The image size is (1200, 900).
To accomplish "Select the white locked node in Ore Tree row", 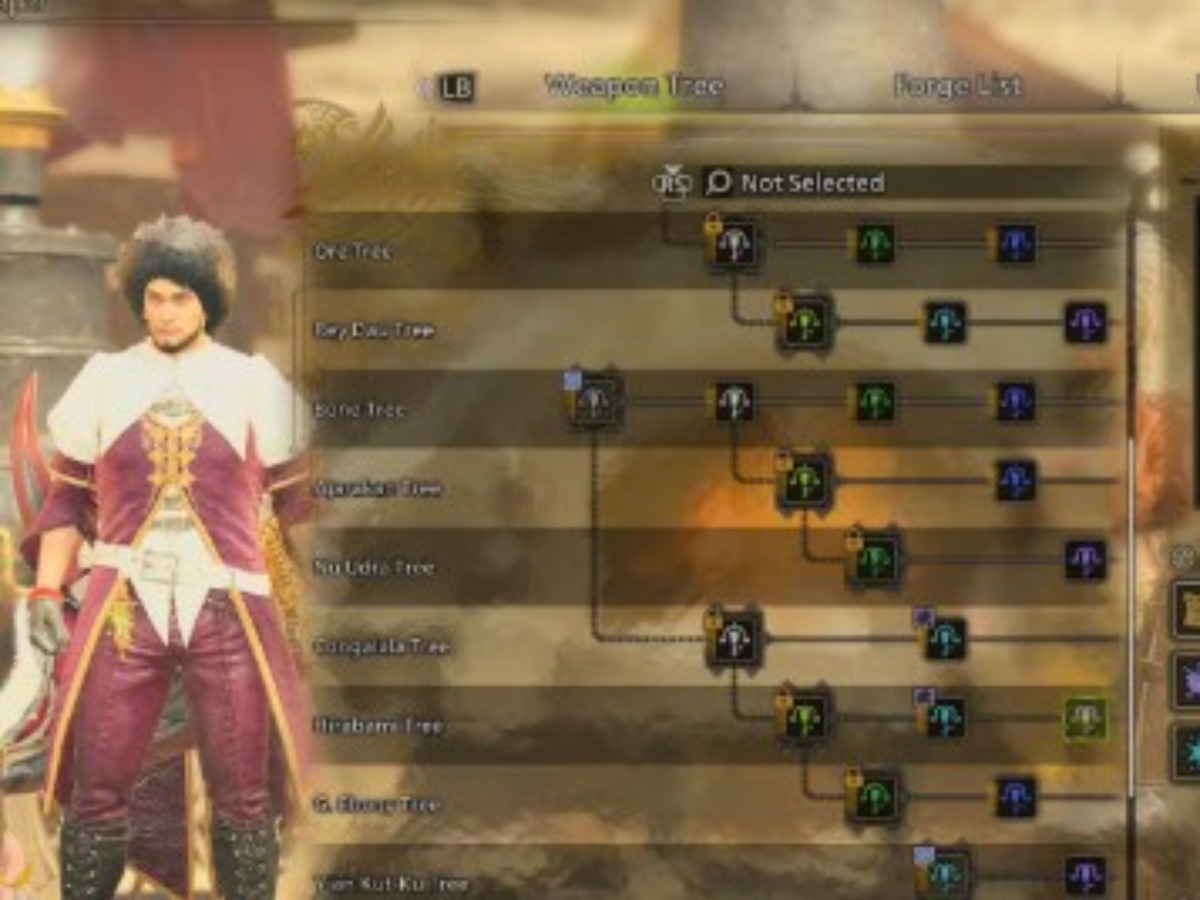I will click(735, 244).
